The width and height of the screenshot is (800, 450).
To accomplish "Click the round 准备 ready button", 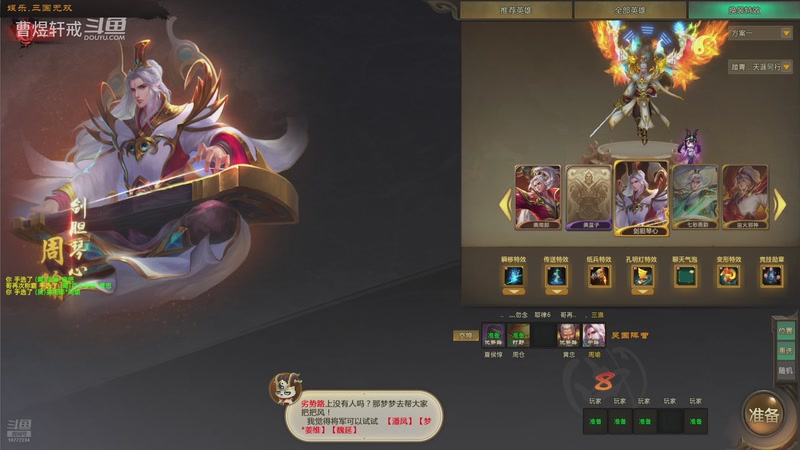I will (x=765, y=415).
